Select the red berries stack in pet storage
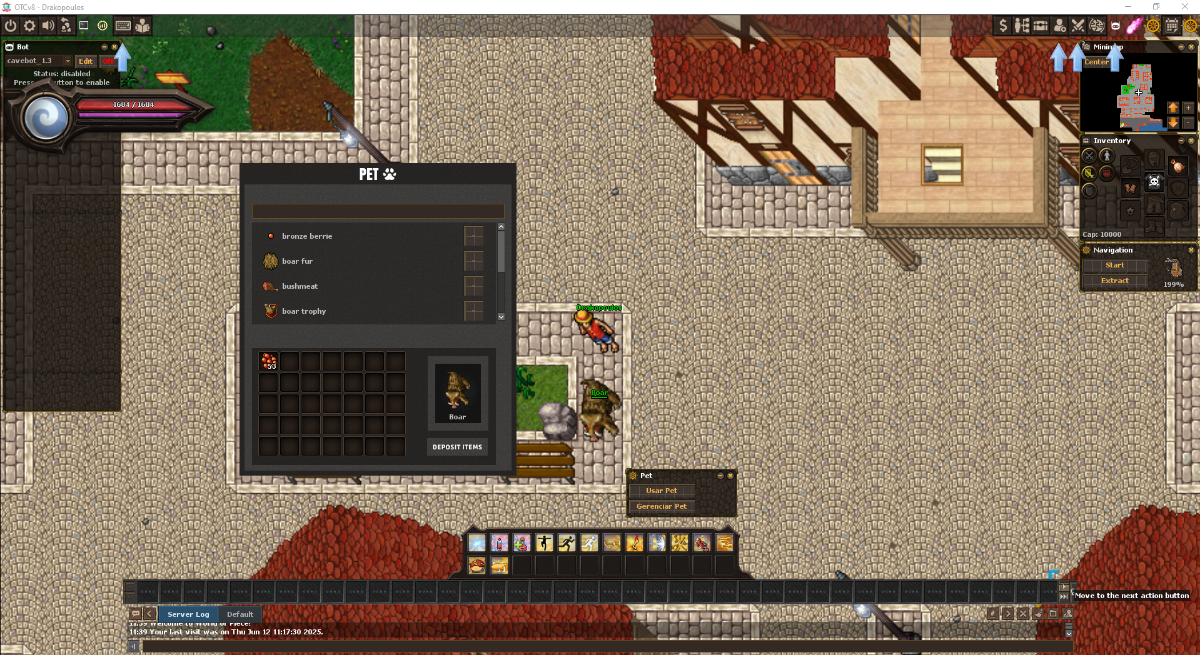 point(268,360)
